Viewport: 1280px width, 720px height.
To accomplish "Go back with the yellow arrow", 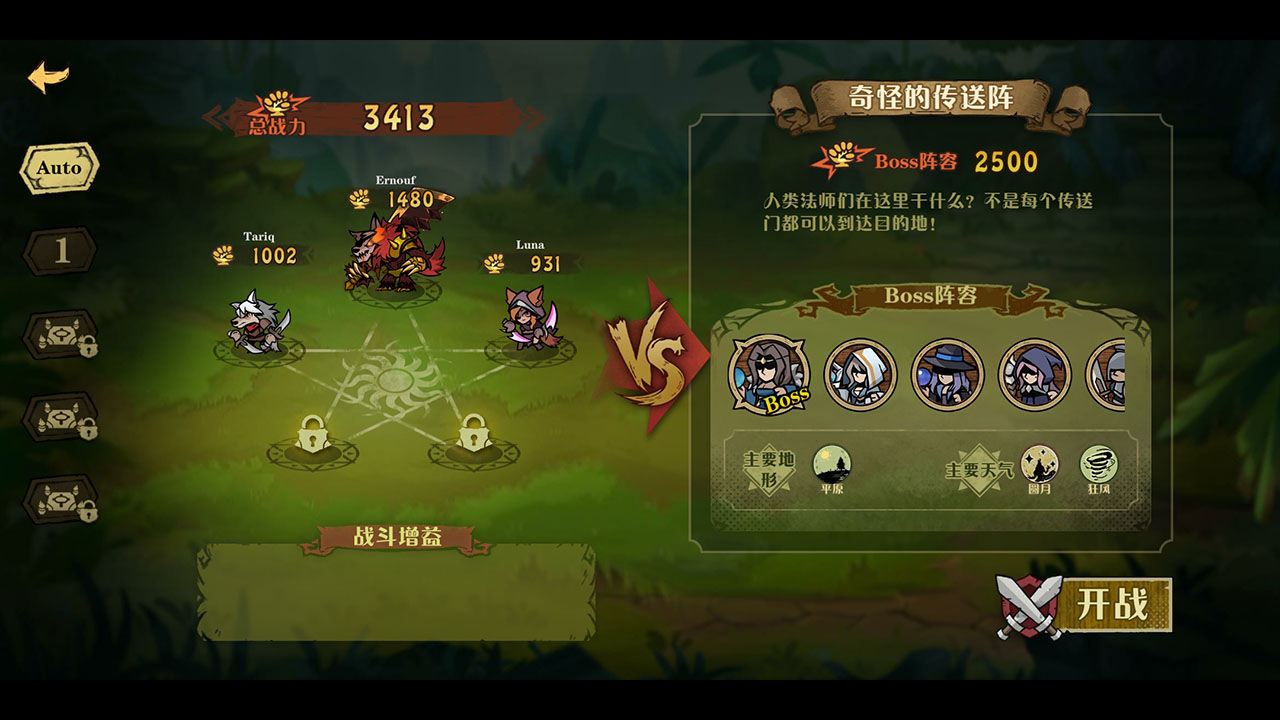I will click(x=48, y=77).
